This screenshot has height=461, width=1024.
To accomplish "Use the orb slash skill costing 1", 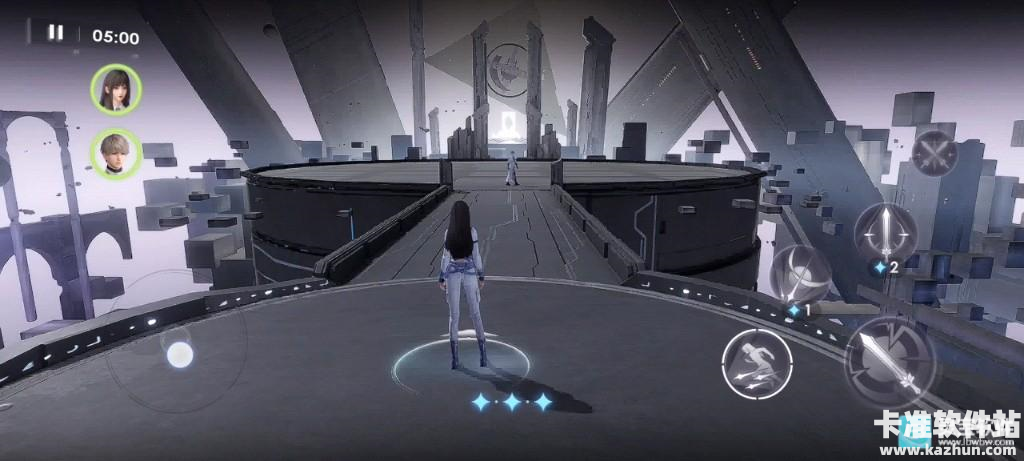I will point(801,275).
